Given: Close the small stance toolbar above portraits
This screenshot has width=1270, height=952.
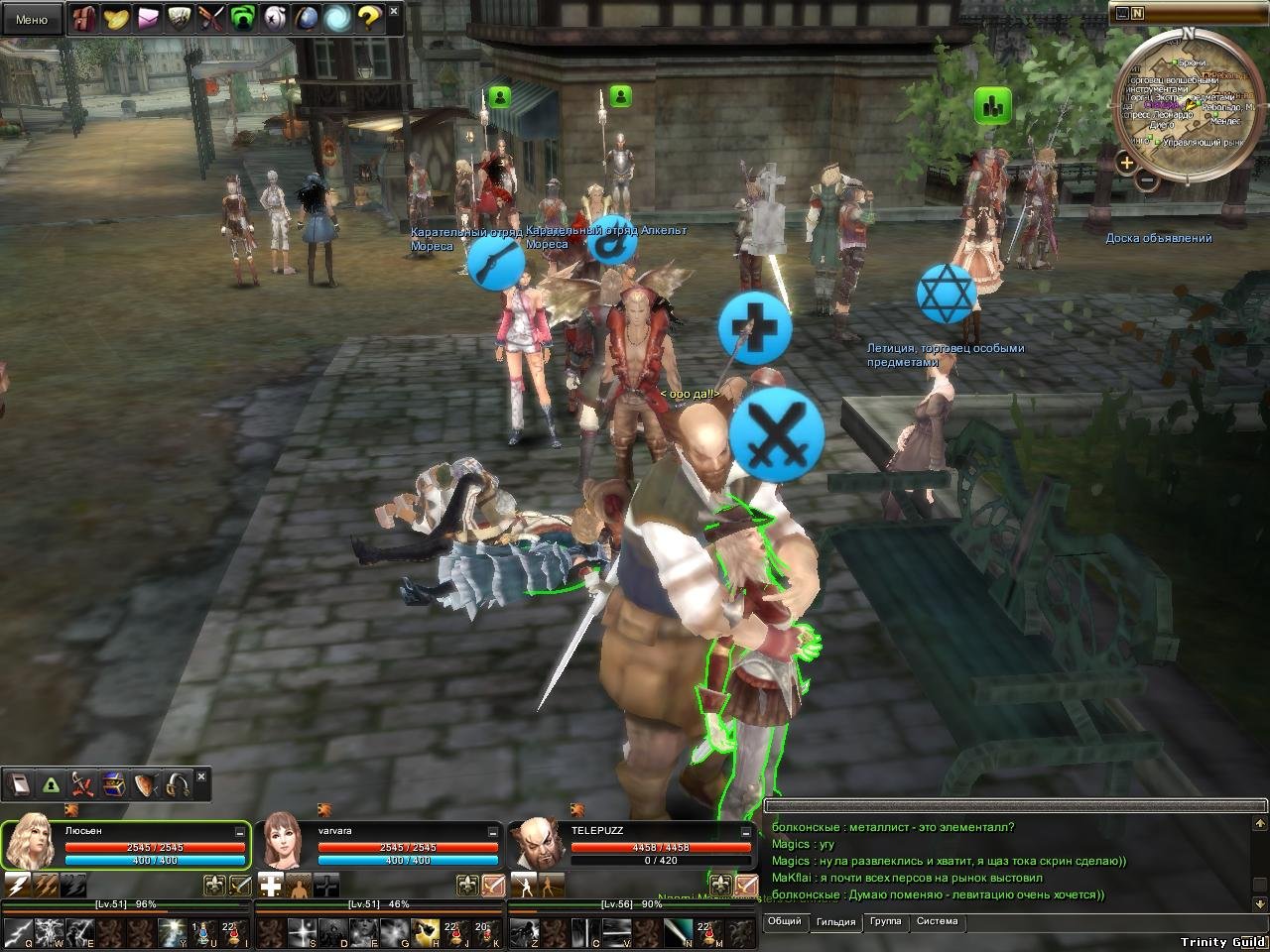Looking at the screenshot, I should [x=202, y=776].
